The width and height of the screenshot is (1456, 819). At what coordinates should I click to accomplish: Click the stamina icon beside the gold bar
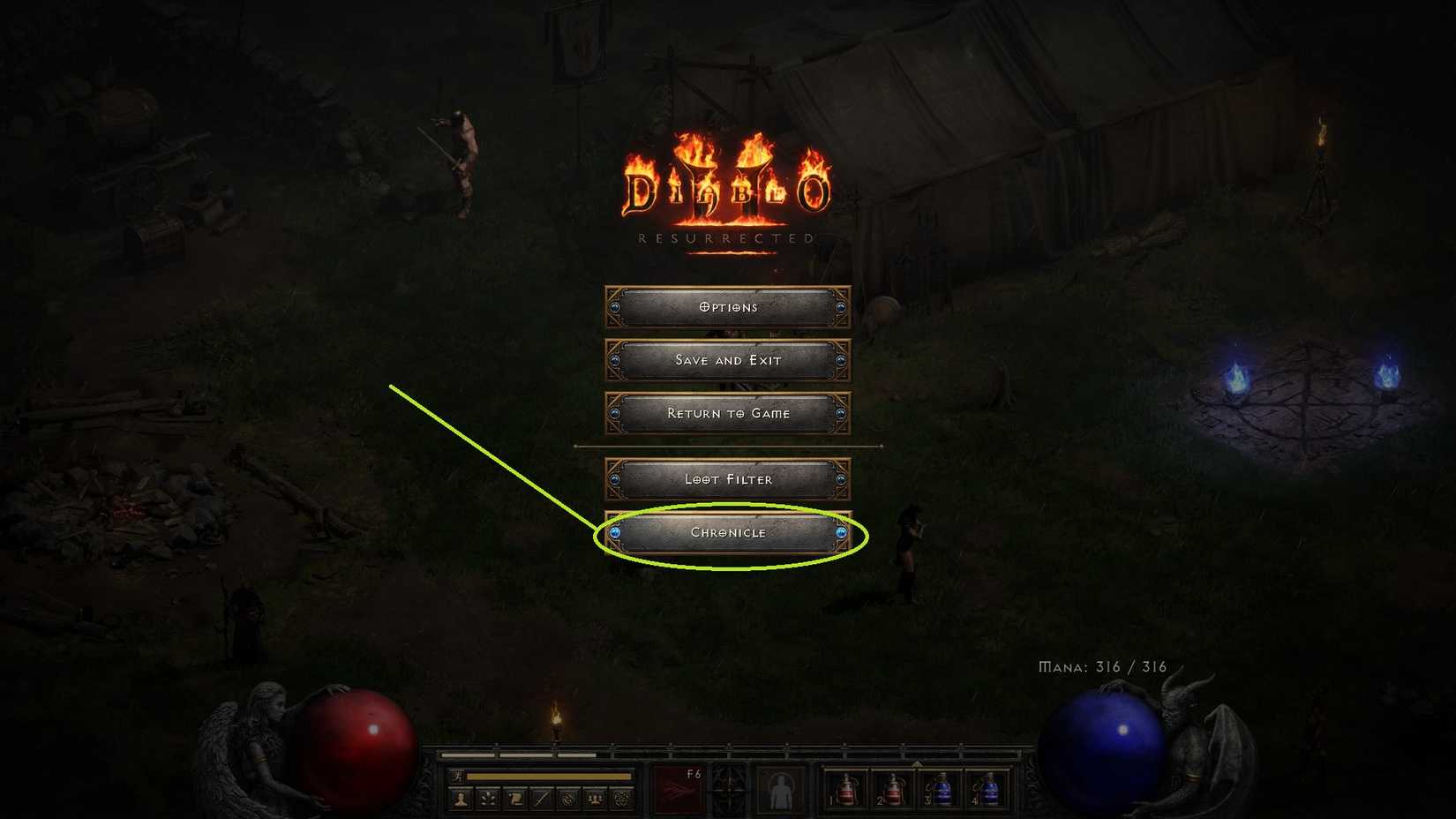(x=457, y=775)
